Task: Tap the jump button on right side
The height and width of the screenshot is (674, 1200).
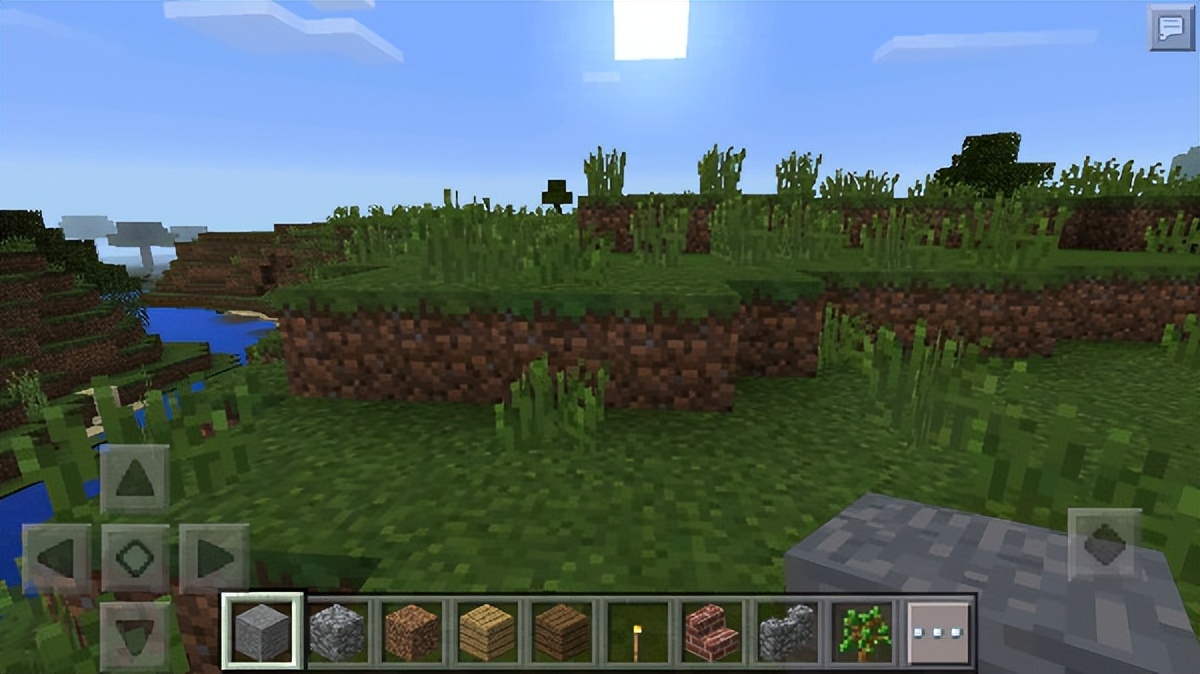Action: (x=1104, y=544)
